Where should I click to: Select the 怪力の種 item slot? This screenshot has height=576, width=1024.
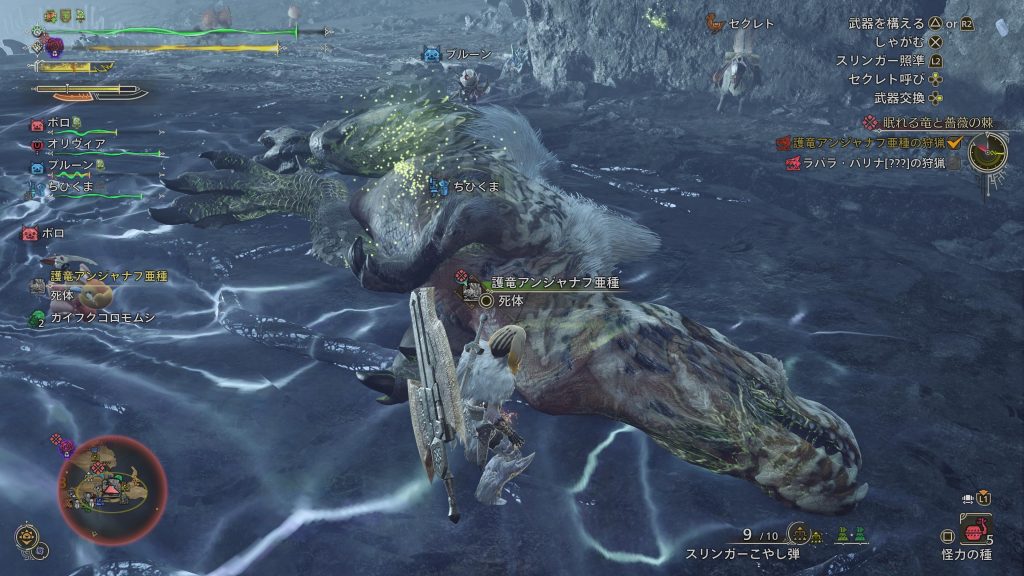975,529
